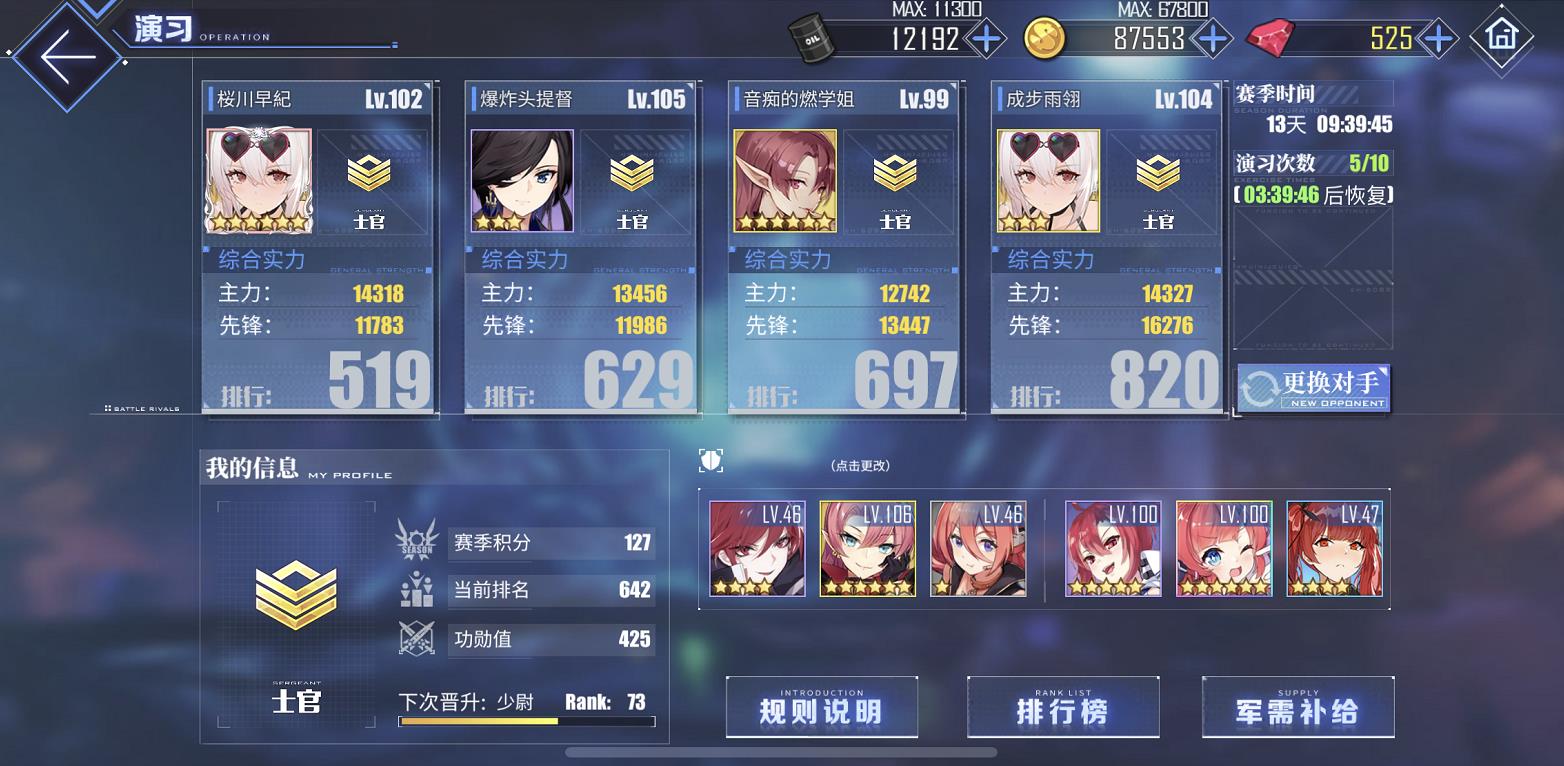1564x766 pixels.
Task: Go back with the arrow button
Action: [66, 54]
